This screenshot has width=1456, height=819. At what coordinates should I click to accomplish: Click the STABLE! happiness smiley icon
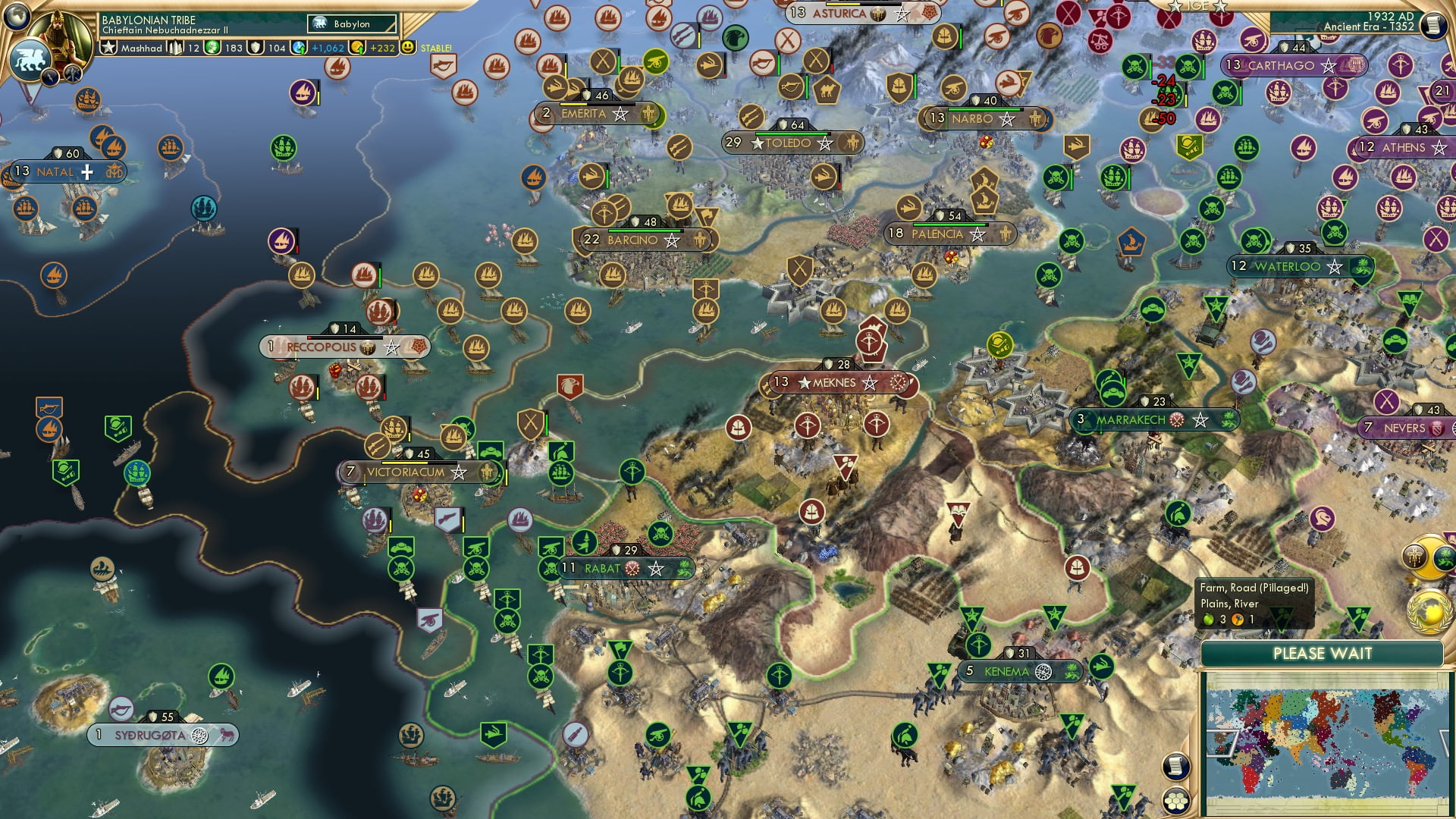coord(409,47)
